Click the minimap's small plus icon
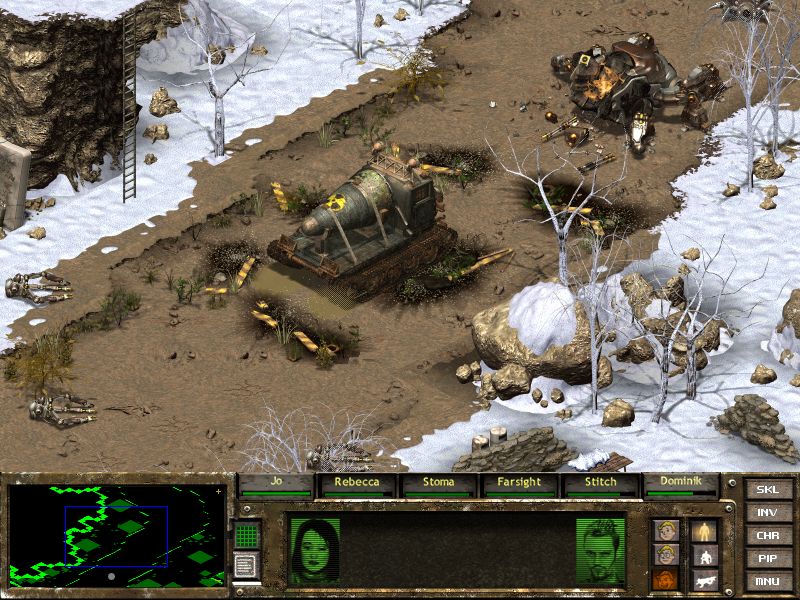 click(x=218, y=492)
